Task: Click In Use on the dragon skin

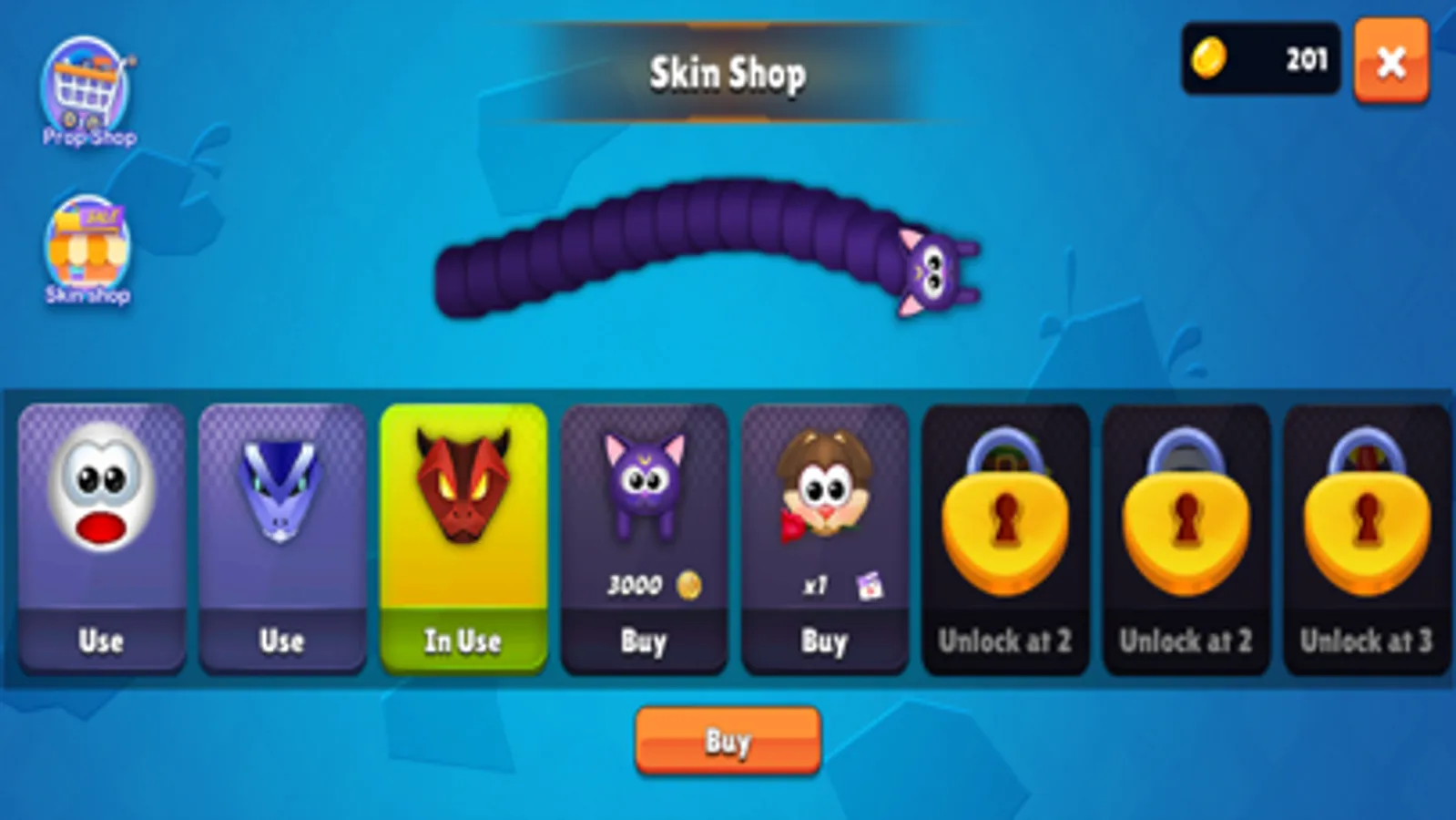Action: (x=463, y=641)
